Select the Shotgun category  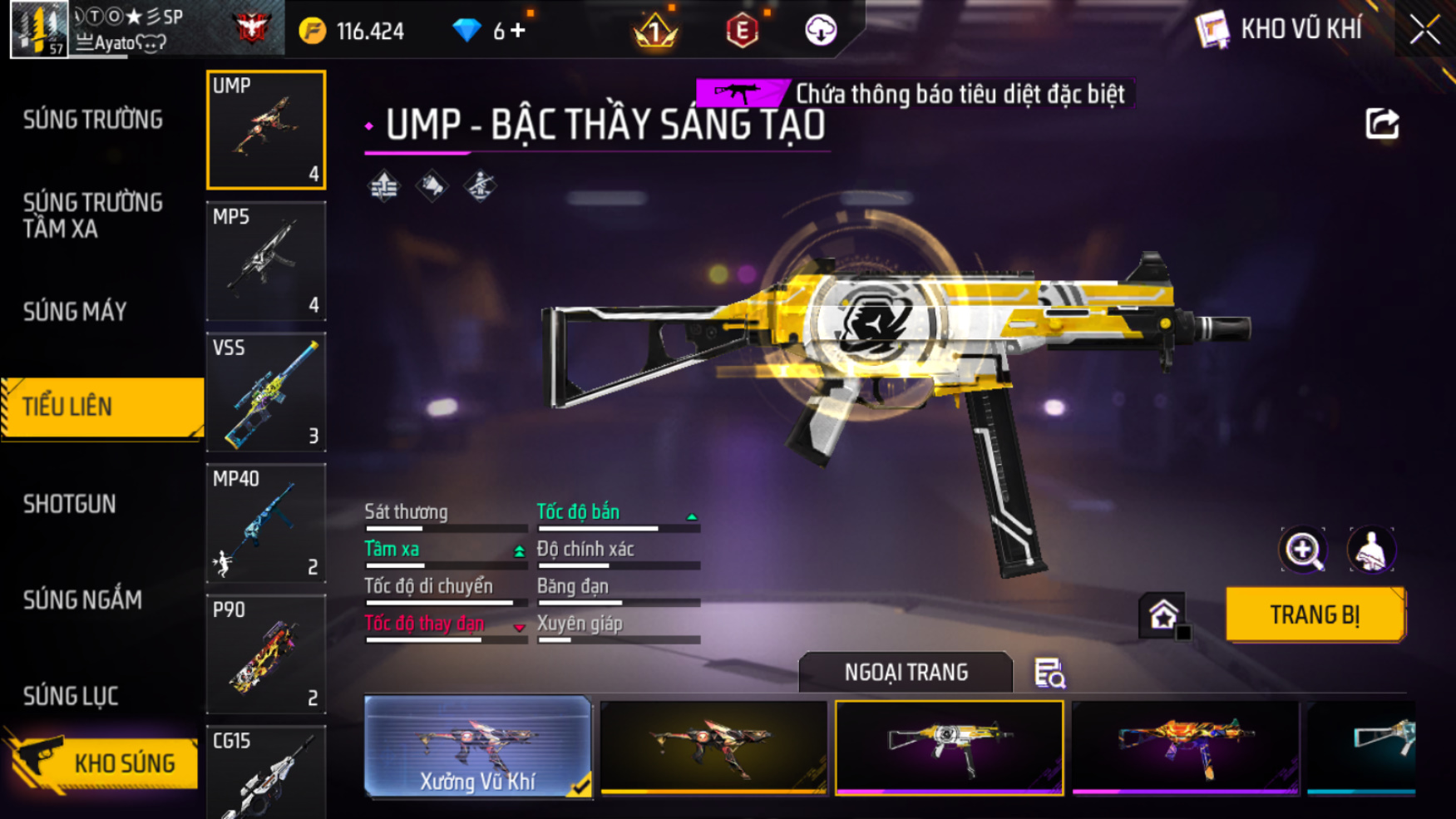[x=70, y=504]
